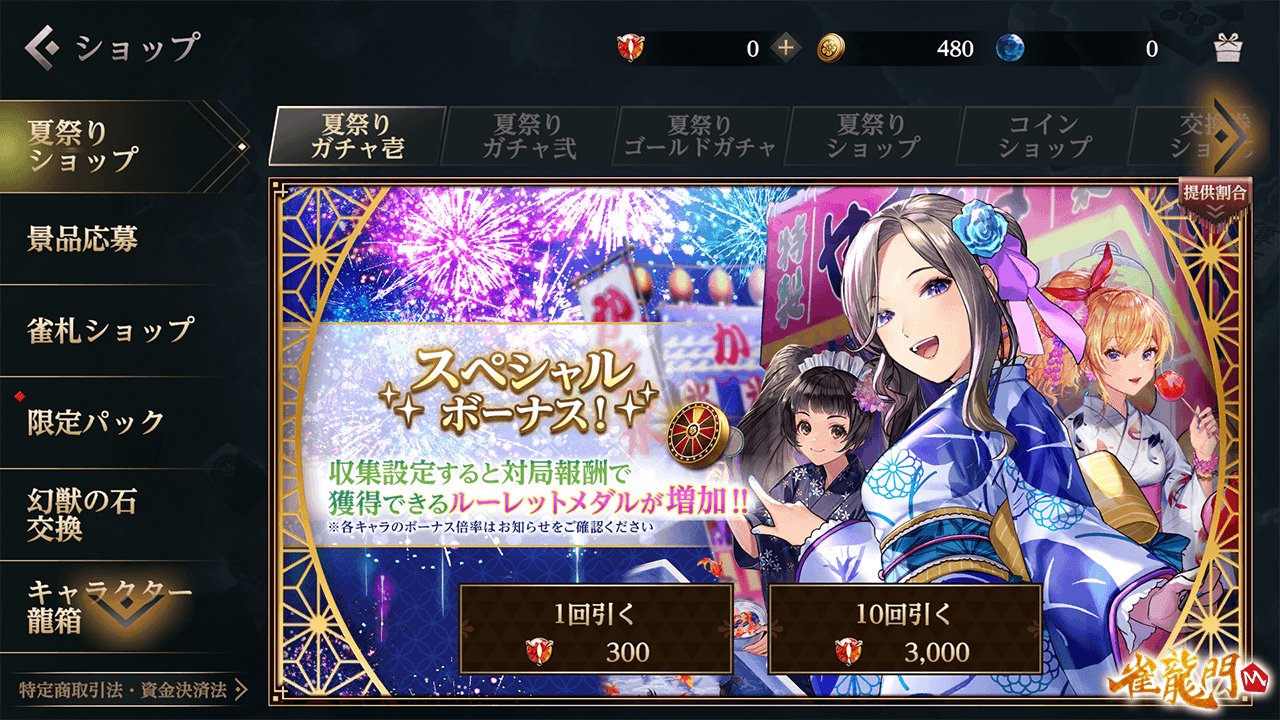1280x720 pixels.
Task: Switch to the 夏祭りガチャ壱 tab
Action: [357, 137]
